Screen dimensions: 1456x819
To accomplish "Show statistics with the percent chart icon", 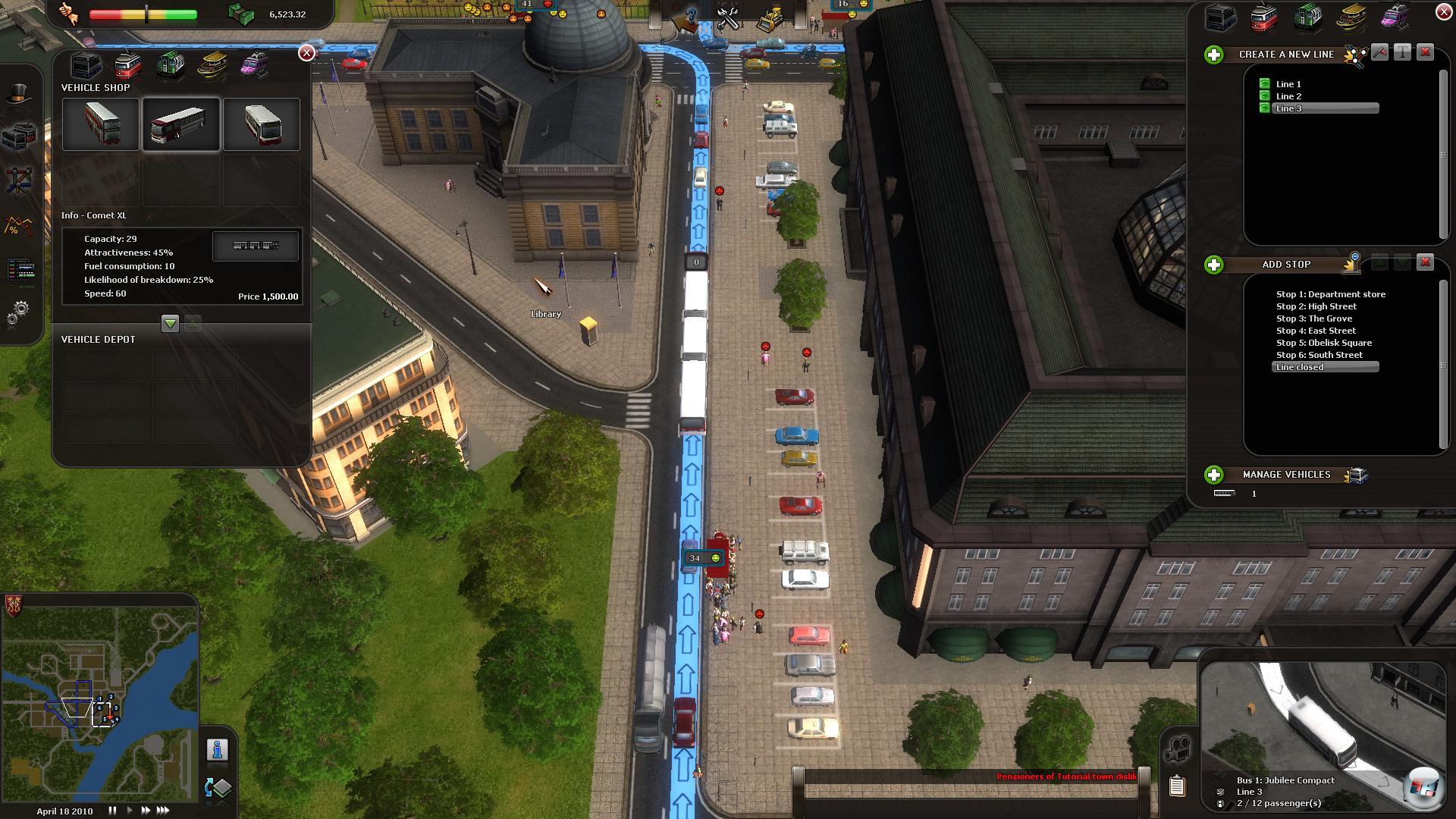I will [x=19, y=226].
